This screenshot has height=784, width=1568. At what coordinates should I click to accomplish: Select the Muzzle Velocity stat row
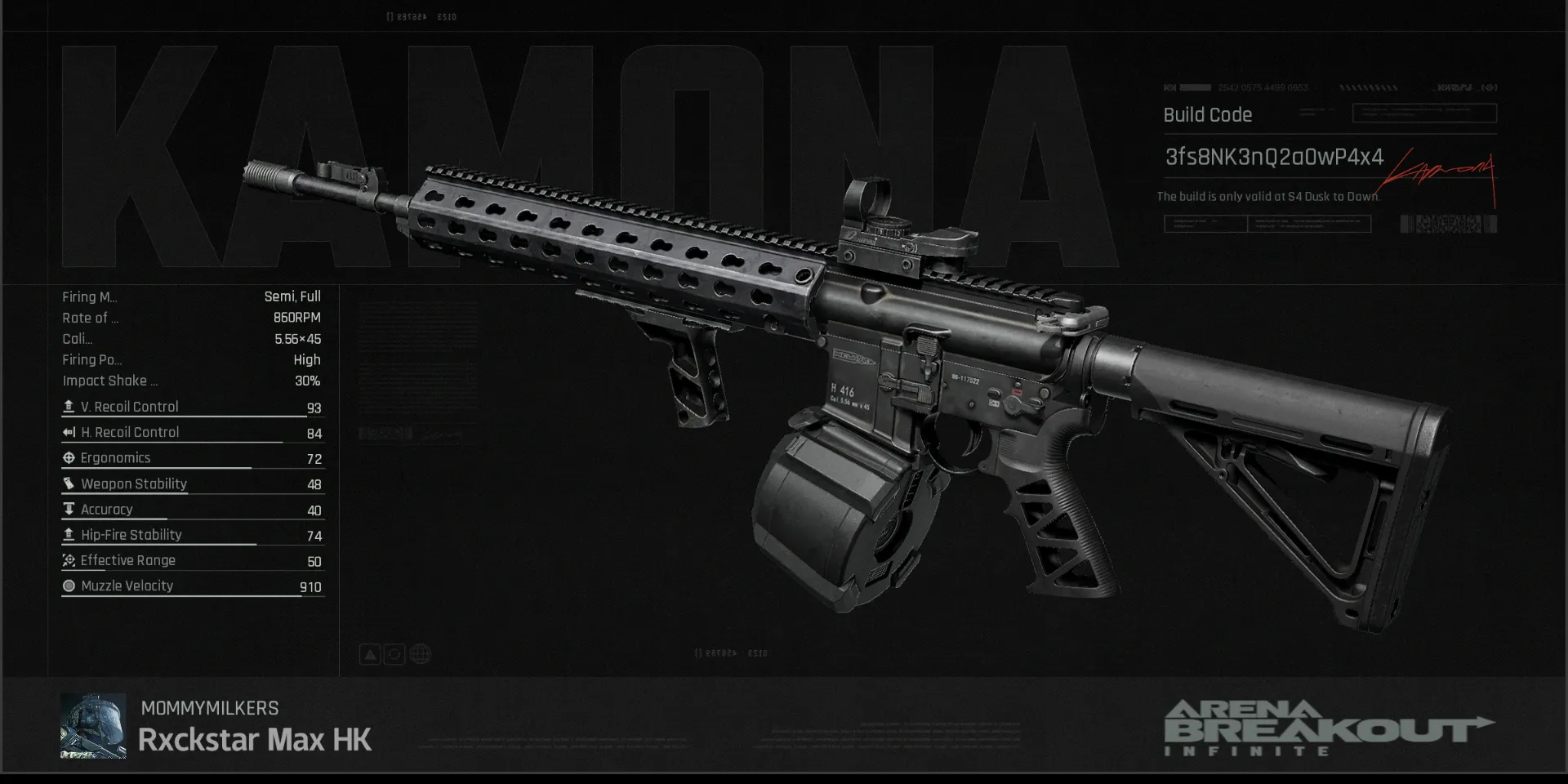[192, 586]
